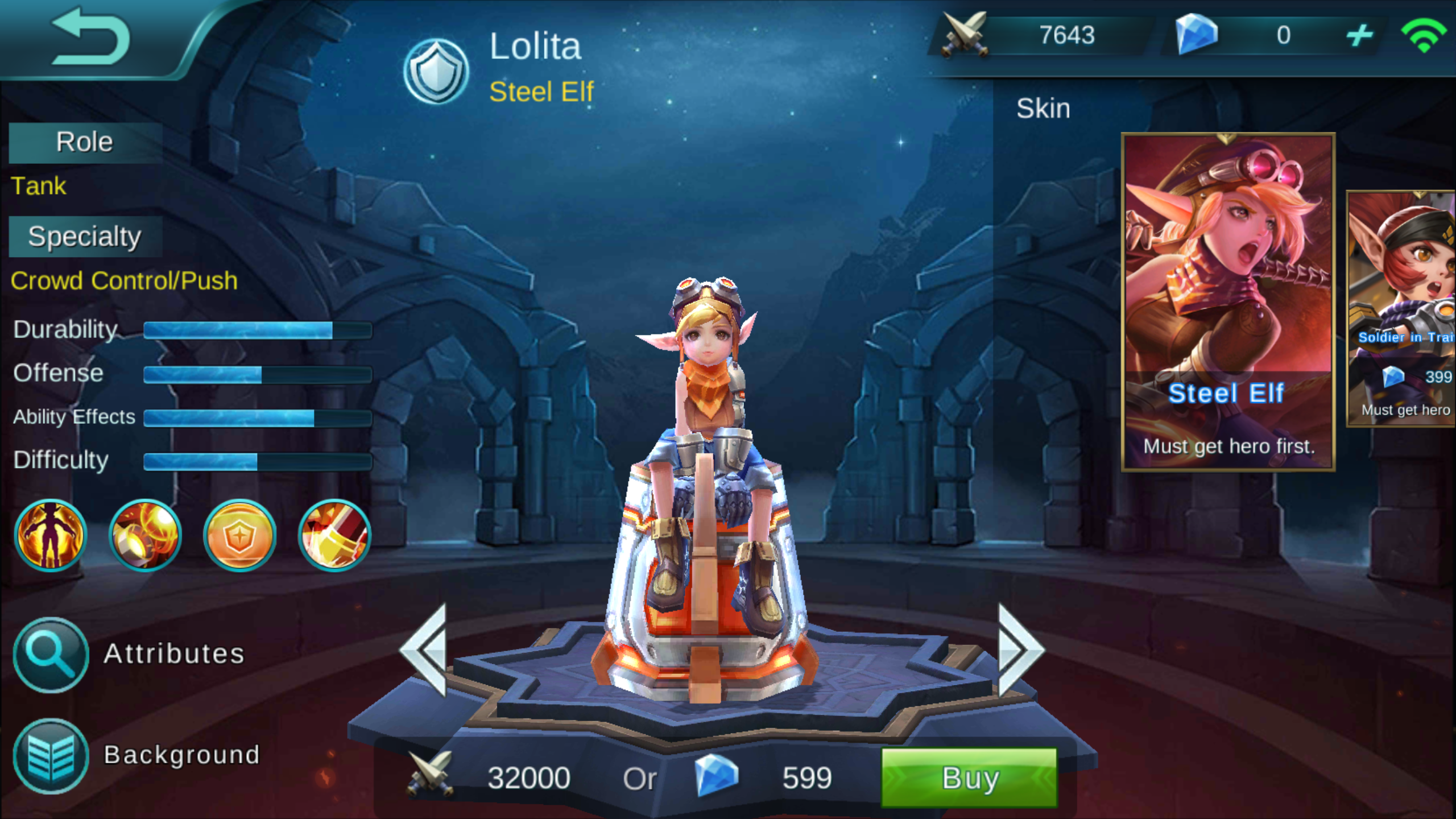This screenshot has height=819, width=1456.
Task: Open the second hero skill icon
Action: pyautogui.click(x=145, y=535)
